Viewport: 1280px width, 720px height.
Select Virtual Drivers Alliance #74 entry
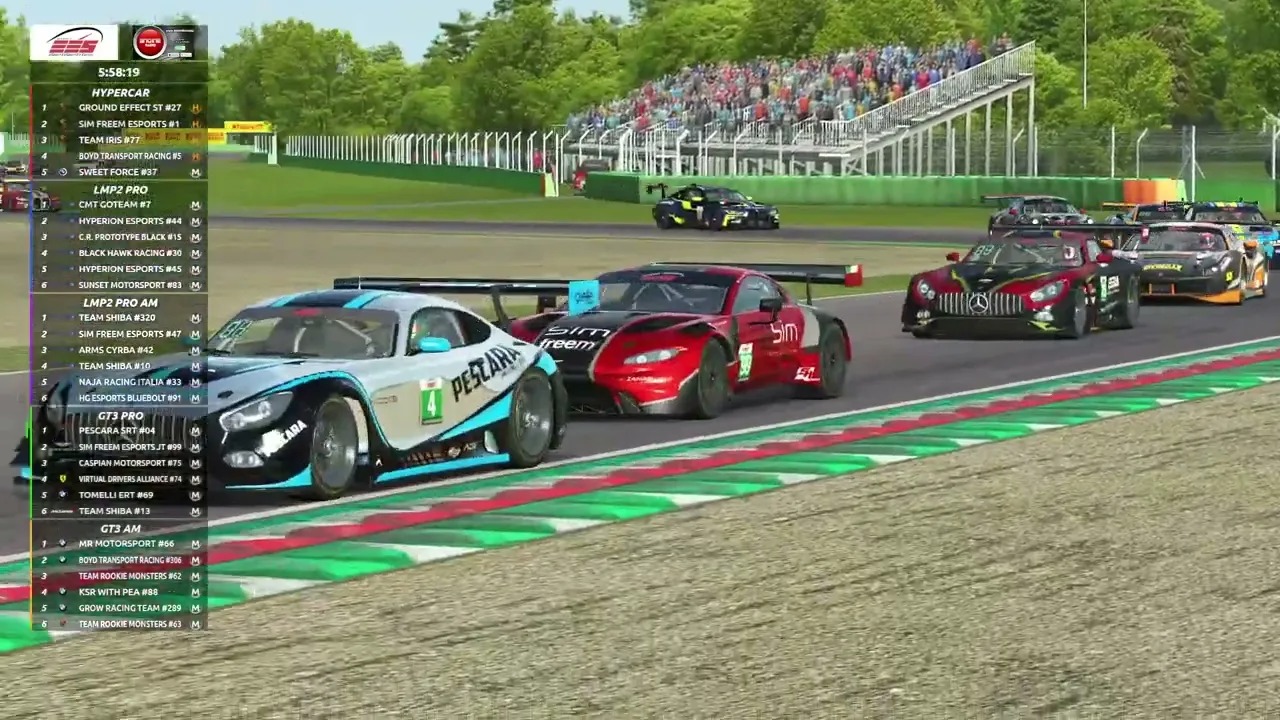click(120, 479)
